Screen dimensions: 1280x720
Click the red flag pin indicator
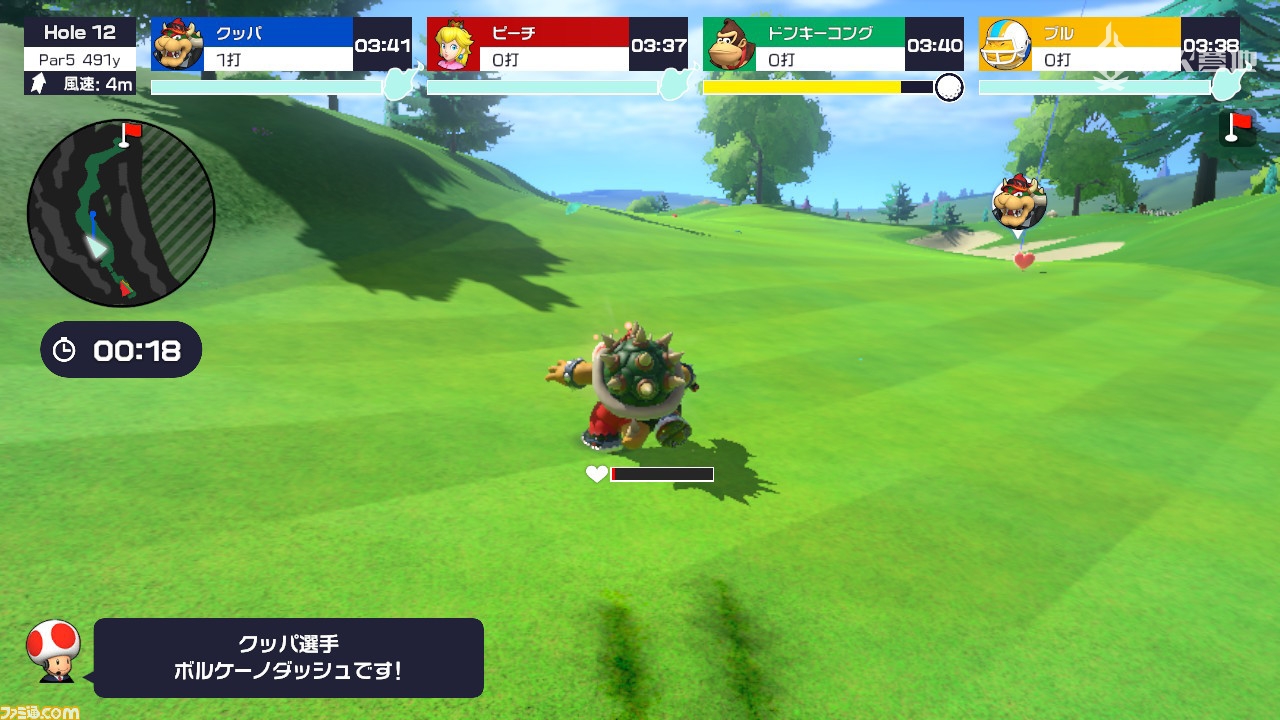pos(1238,127)
